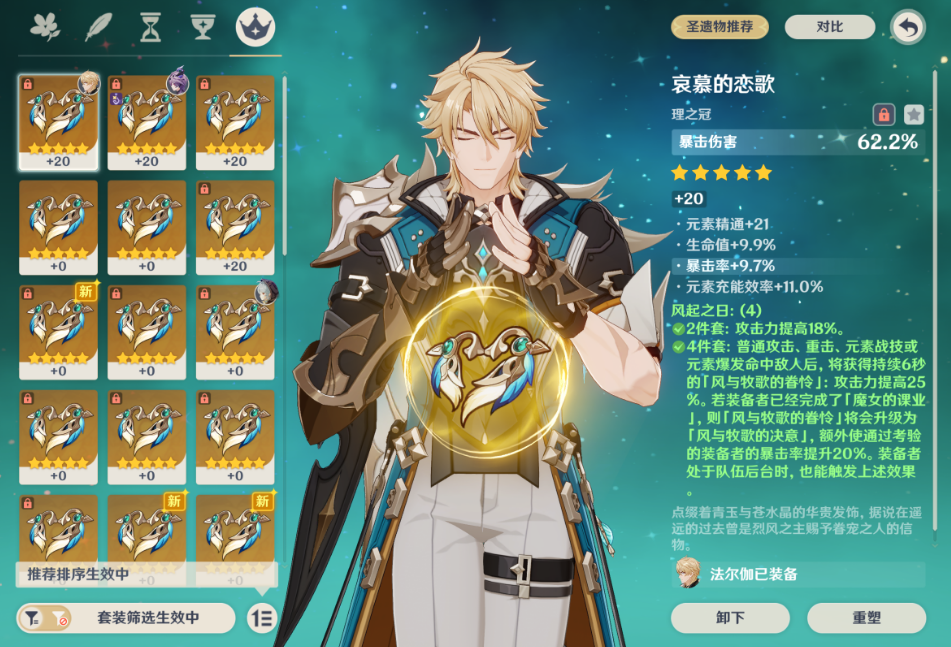Toggle the star favorite mark
Screen dimensions: 951x647
tap(913, 114)
